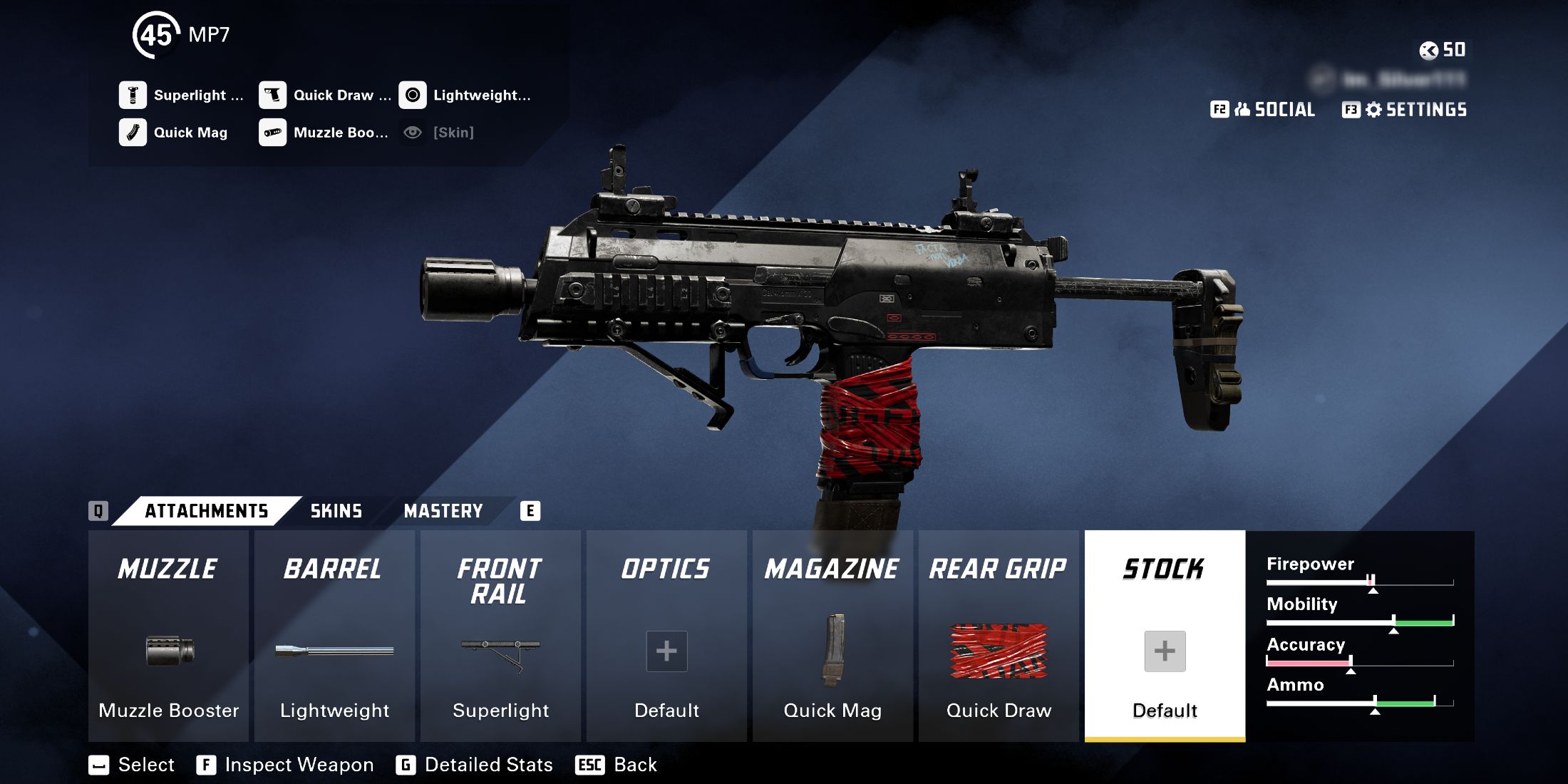Click Detailed Stats at the bottom
Viewport: 1568px width, 784px height.
point(488,765)
